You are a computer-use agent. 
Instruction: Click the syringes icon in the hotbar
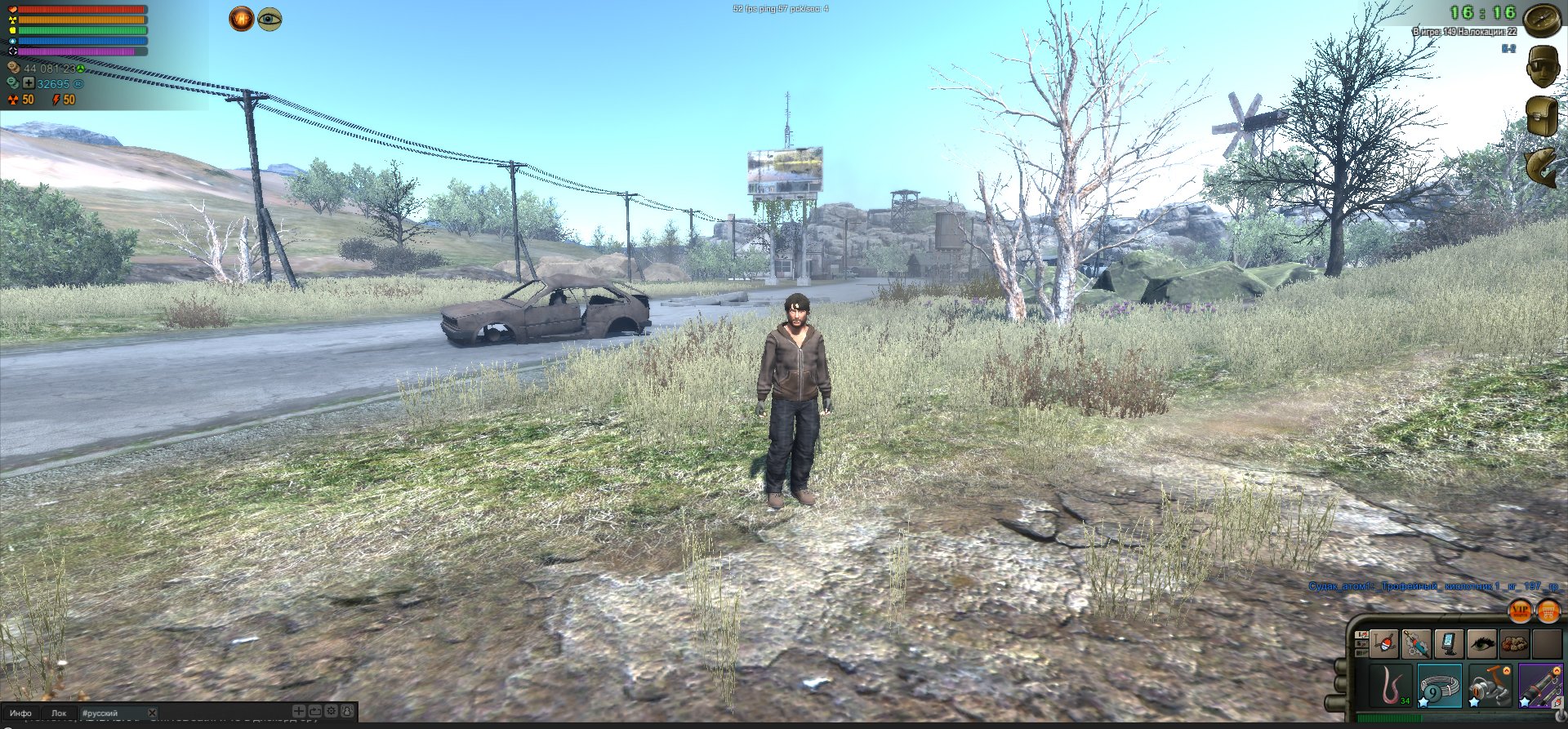pyautogui.click(x=1415, y=644)
